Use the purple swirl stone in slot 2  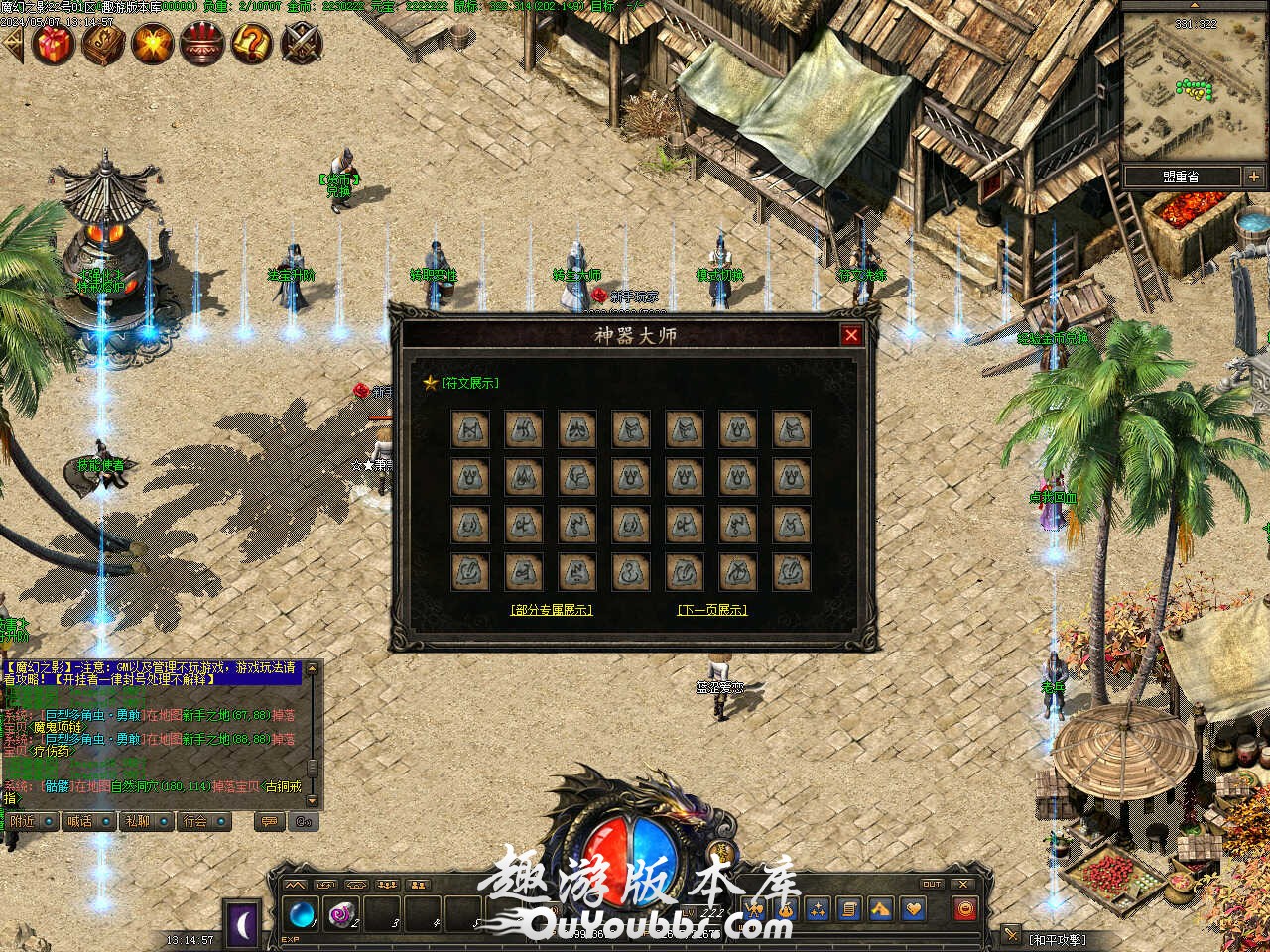[x=343, y=912]
